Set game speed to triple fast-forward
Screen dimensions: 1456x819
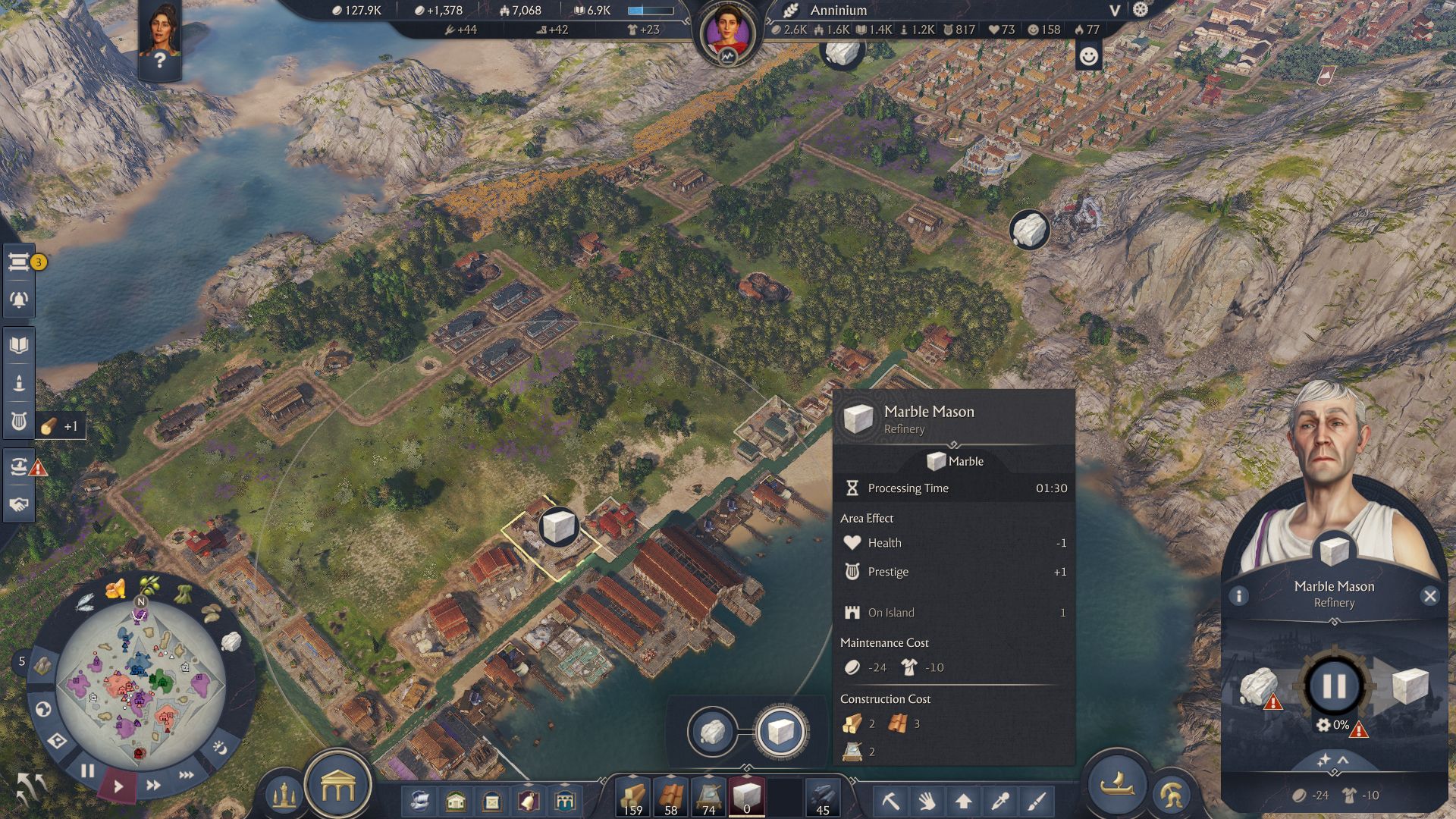tap(186, 775)
